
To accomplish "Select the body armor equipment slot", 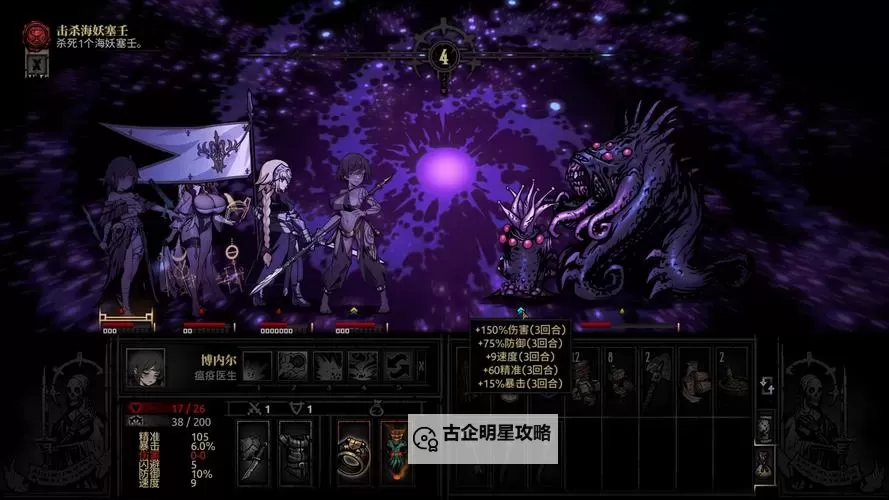I will click(294, 451).
